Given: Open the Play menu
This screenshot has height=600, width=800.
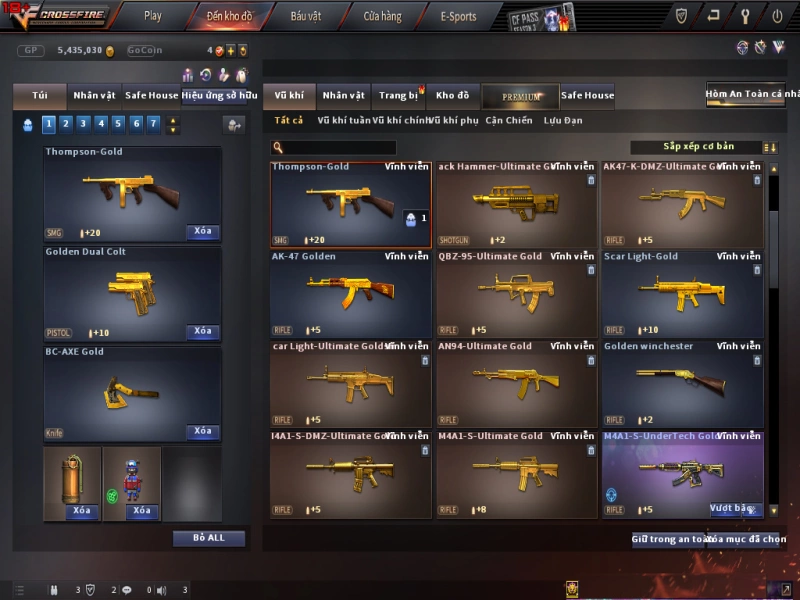Looking at the screenshot, I should [x=152, y=16].
